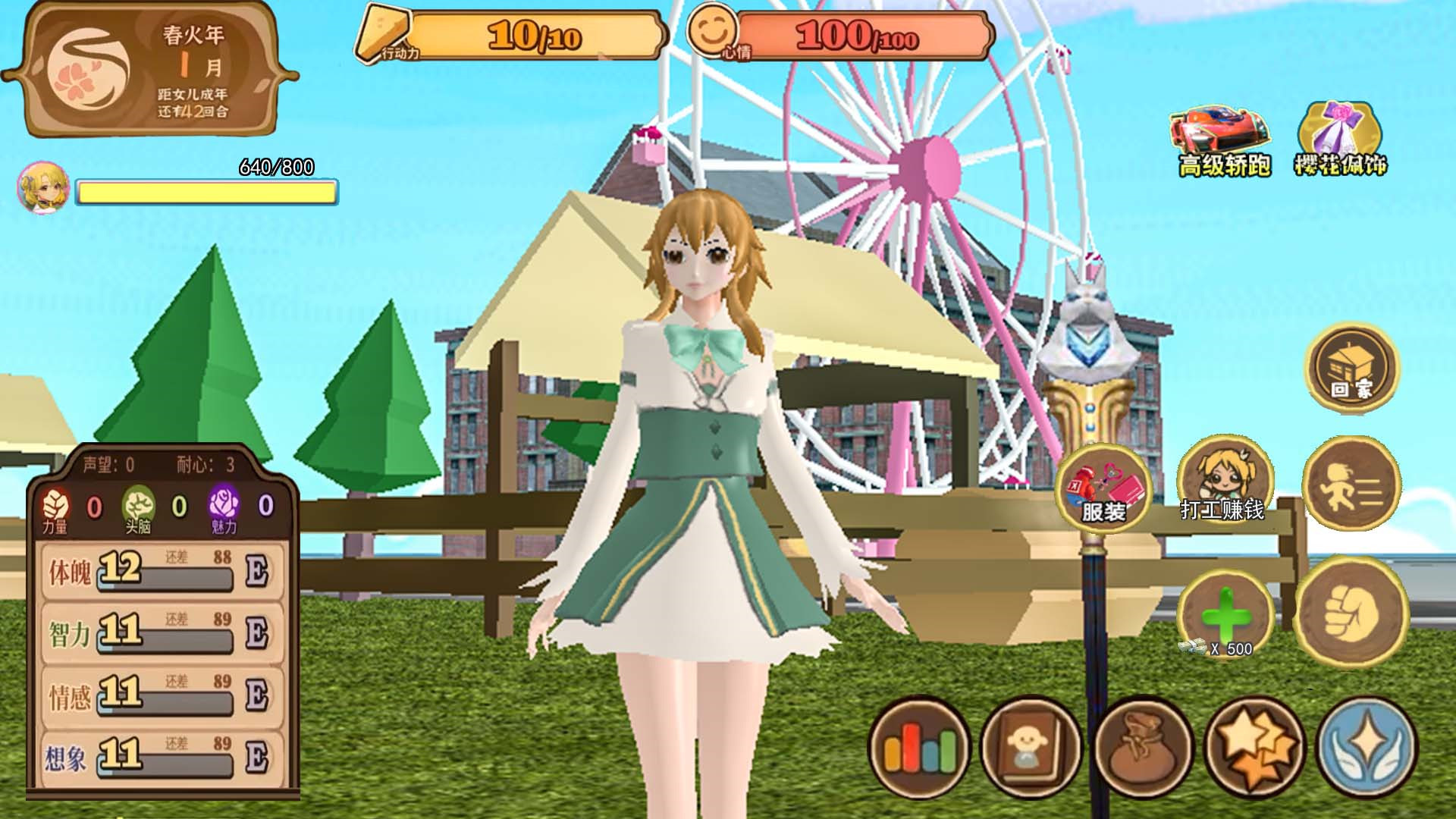Open the 樱花佩饰 accessory offer

[x=1340, y=140]
